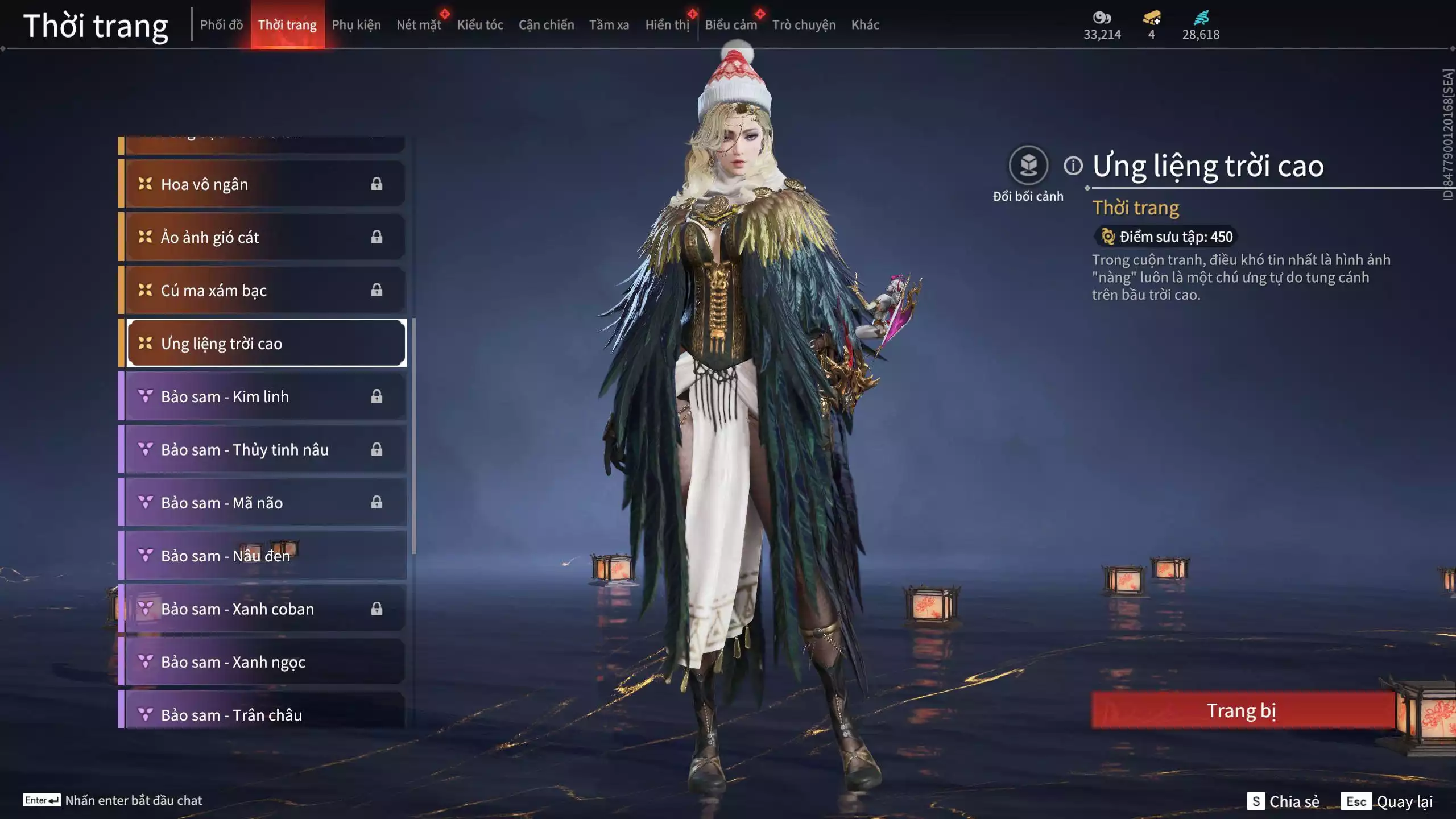1456x819 pixels.
Task: Open the Phụ kiện tab
Action: coord(356,25)
